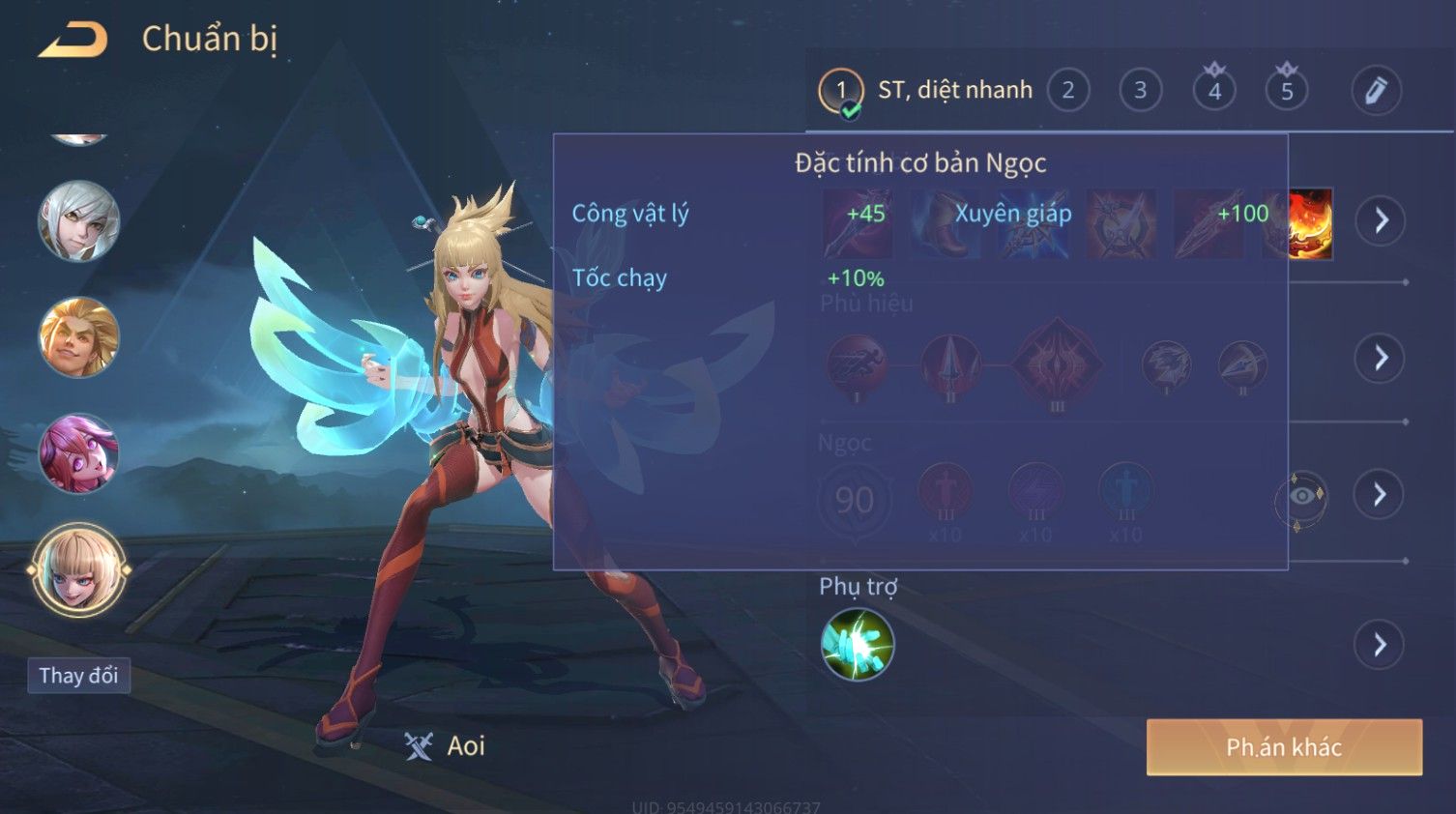Image resolution: width=1456 pixels, height=814 pixels.
Task: Switch to preset slot 3
Action: (x=1141, y=91)
